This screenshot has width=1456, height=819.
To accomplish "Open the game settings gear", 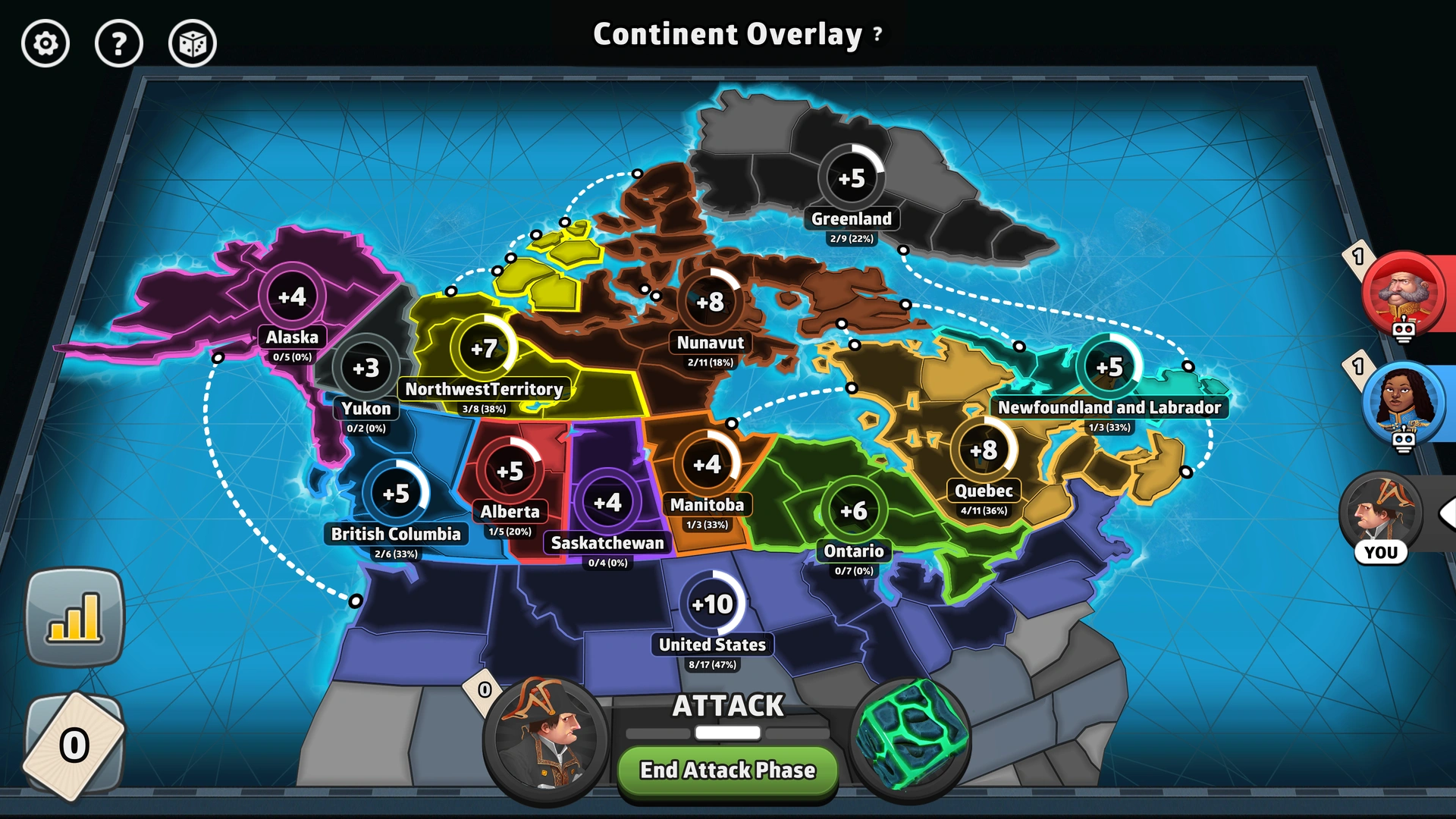I will (x=45, y=44).
